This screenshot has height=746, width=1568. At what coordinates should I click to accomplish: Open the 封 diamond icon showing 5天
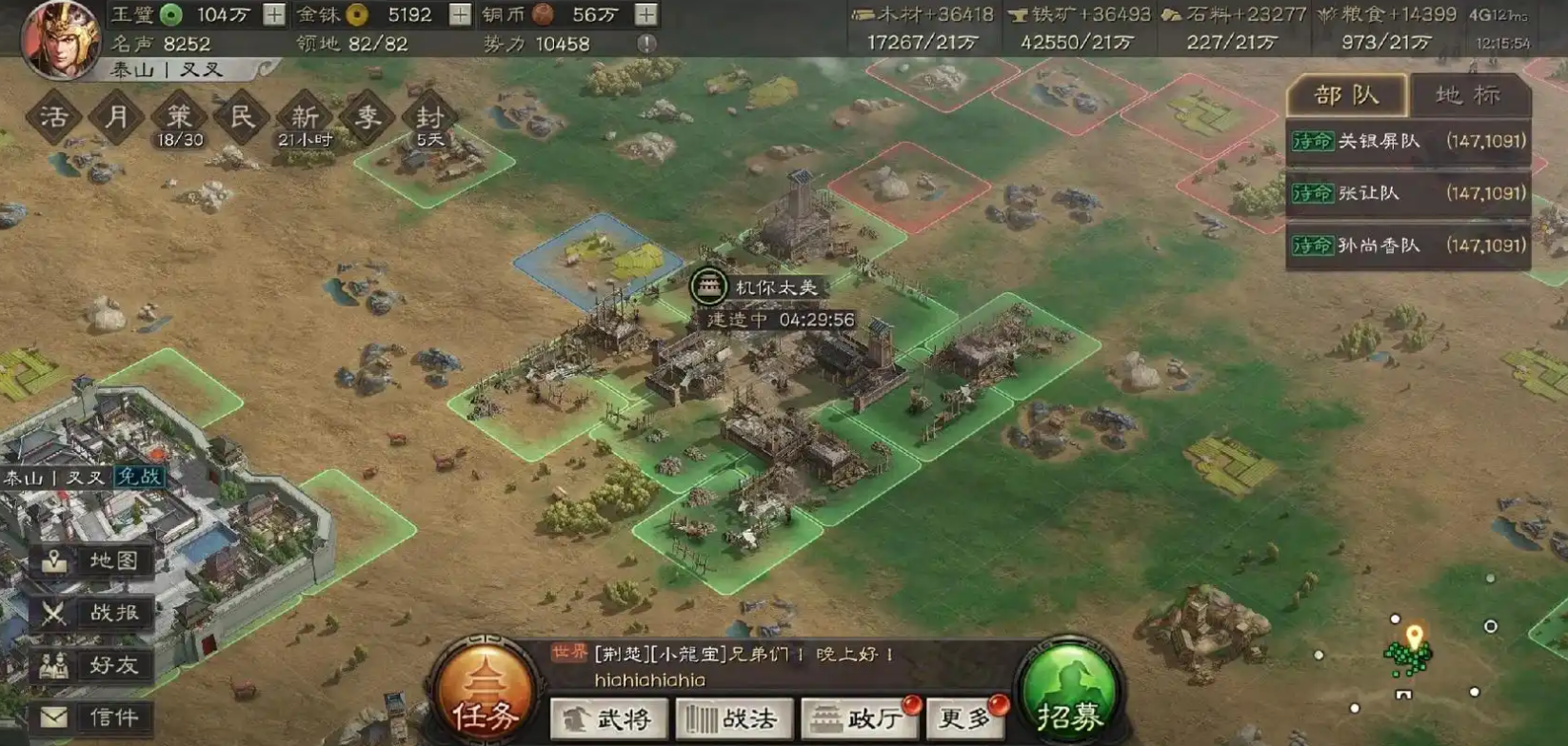tap(429, 118)
